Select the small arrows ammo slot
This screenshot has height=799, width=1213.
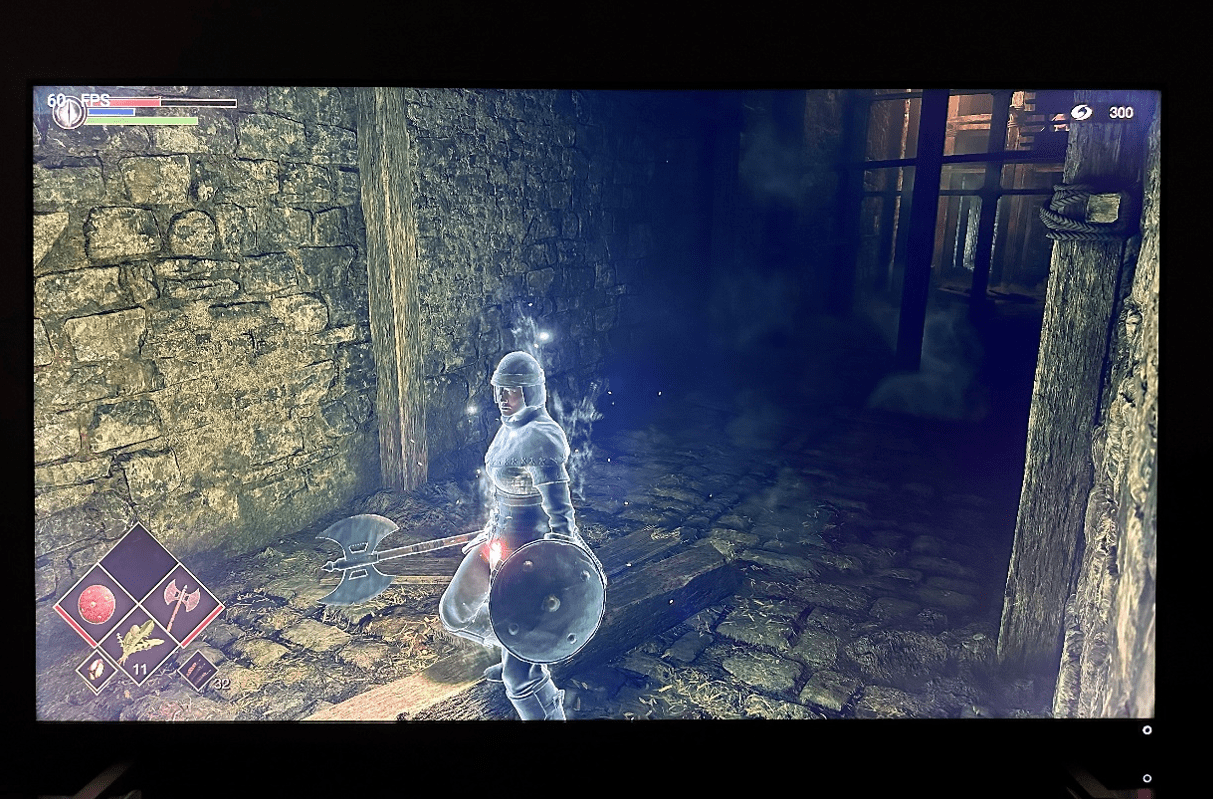[197, 670]
